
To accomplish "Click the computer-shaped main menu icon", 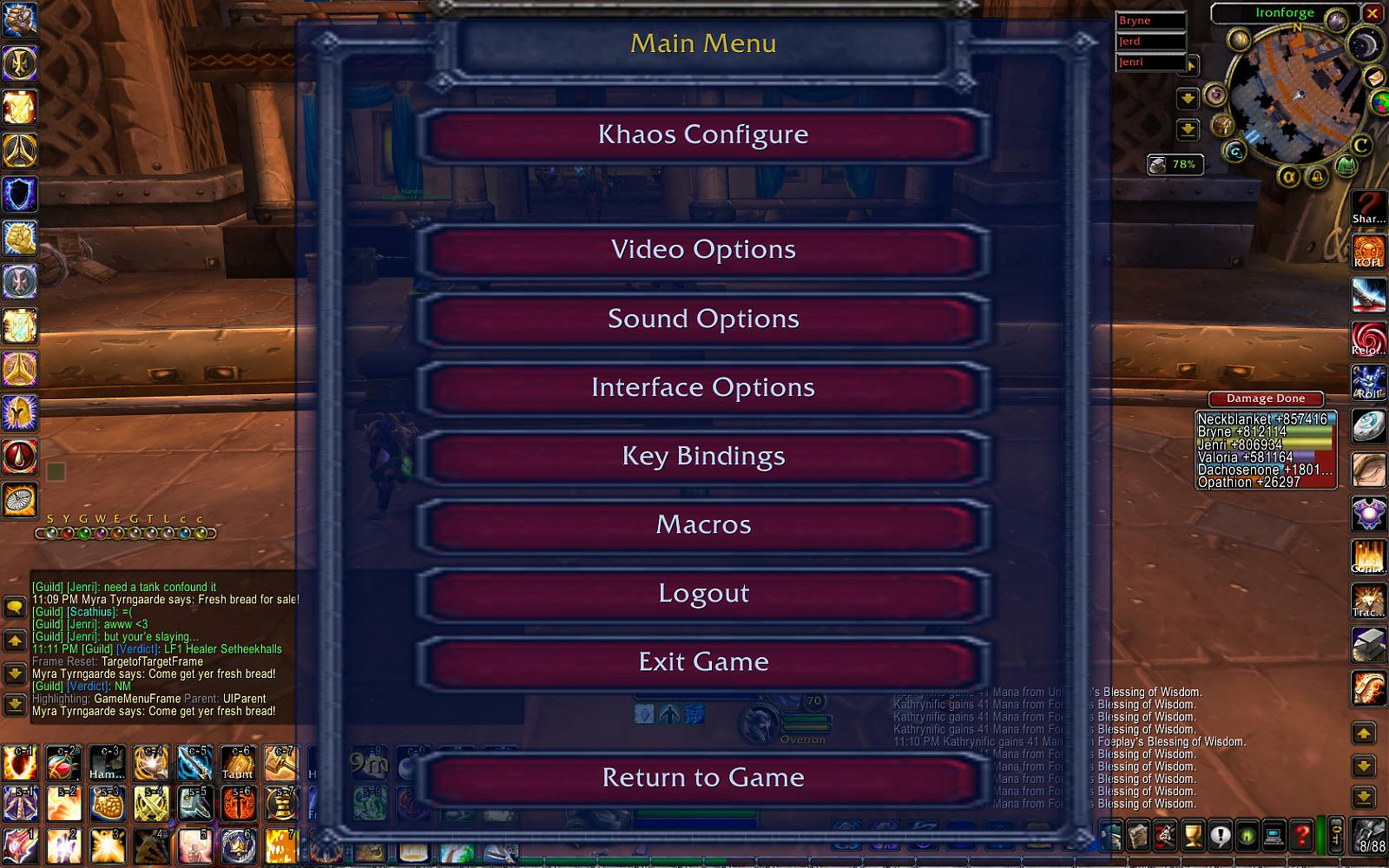I will (x=1274, y=835).
